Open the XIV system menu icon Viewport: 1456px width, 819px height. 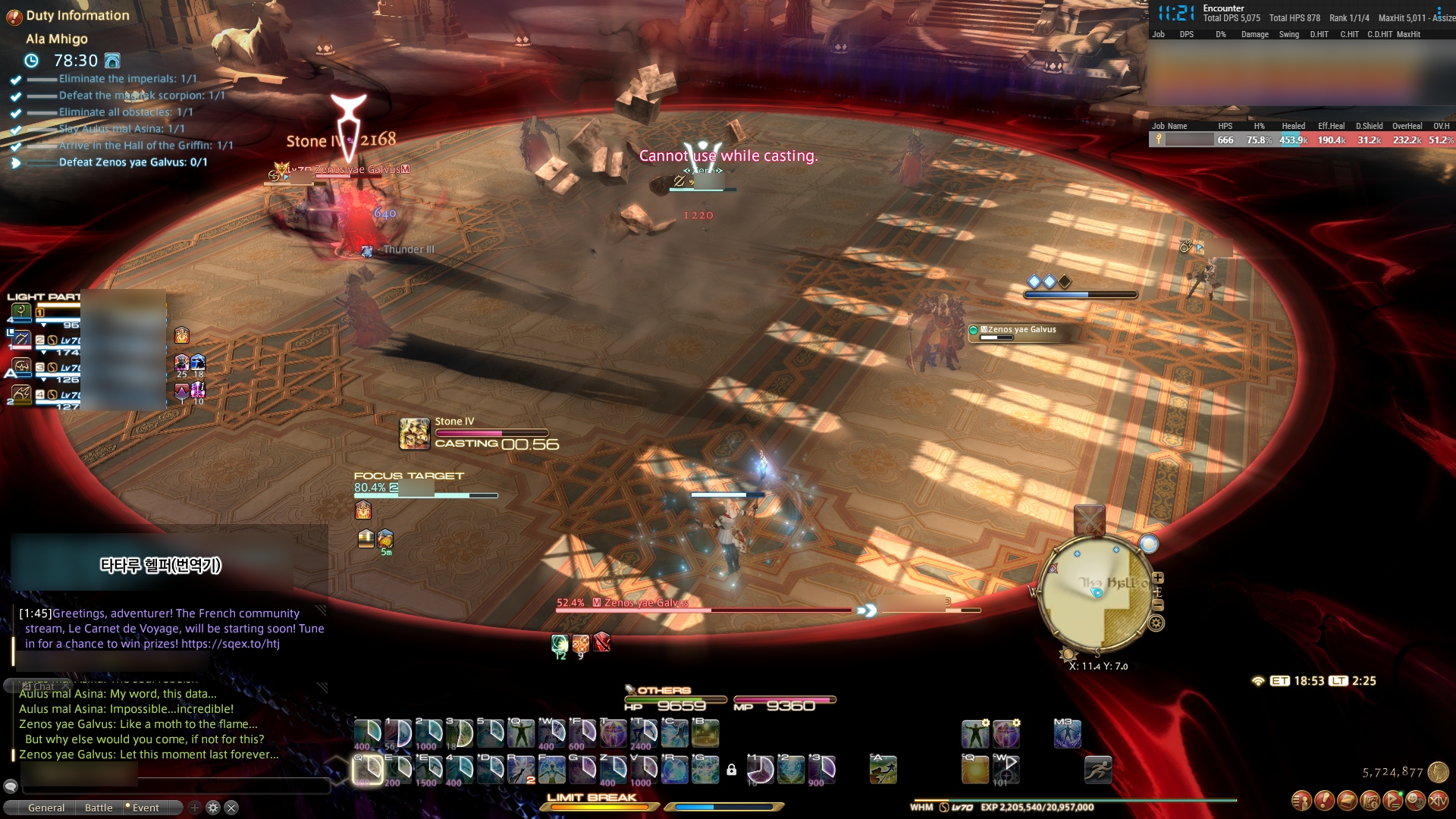click(1438, 800)
